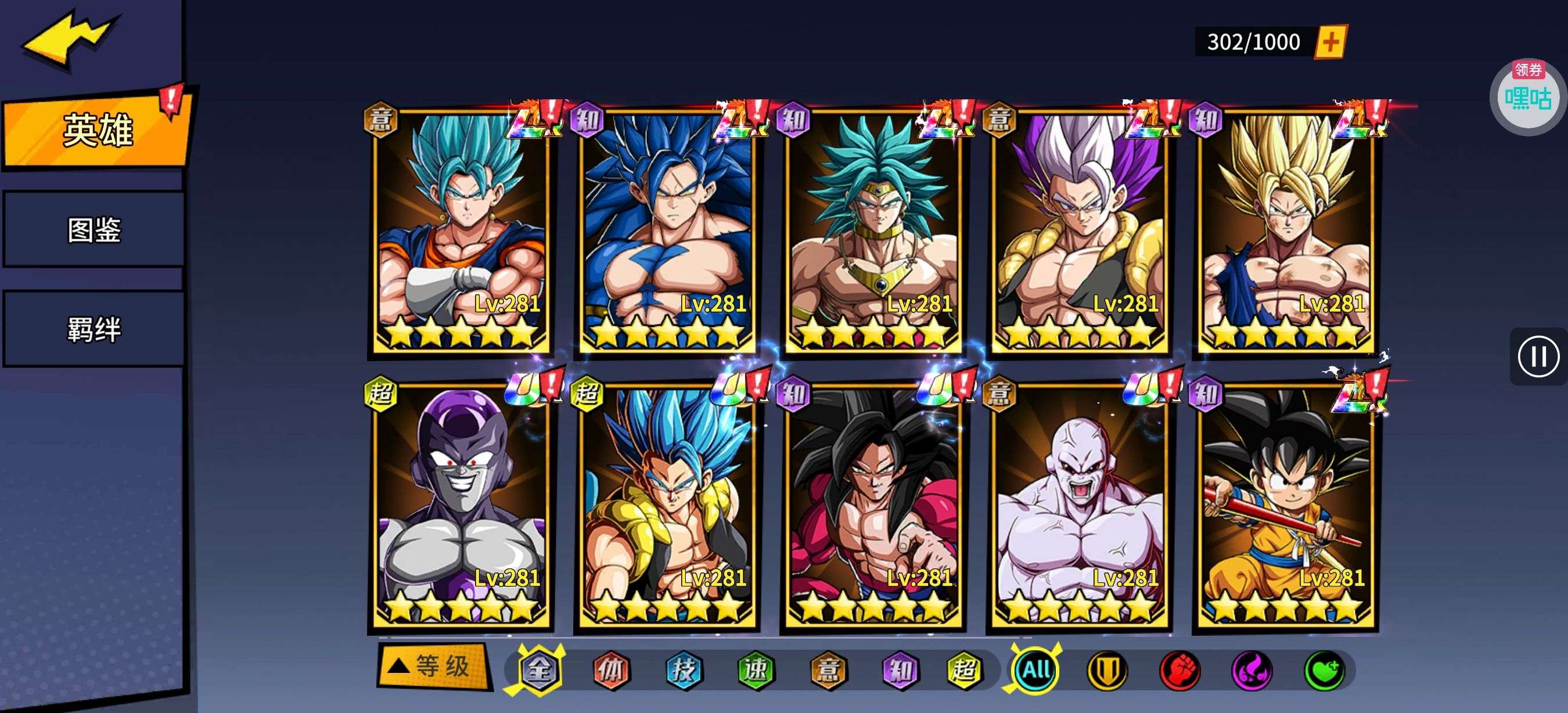This screenshot has height=713, width=1568.
Task: Open the 羁绊 tab
Action: 93,329
